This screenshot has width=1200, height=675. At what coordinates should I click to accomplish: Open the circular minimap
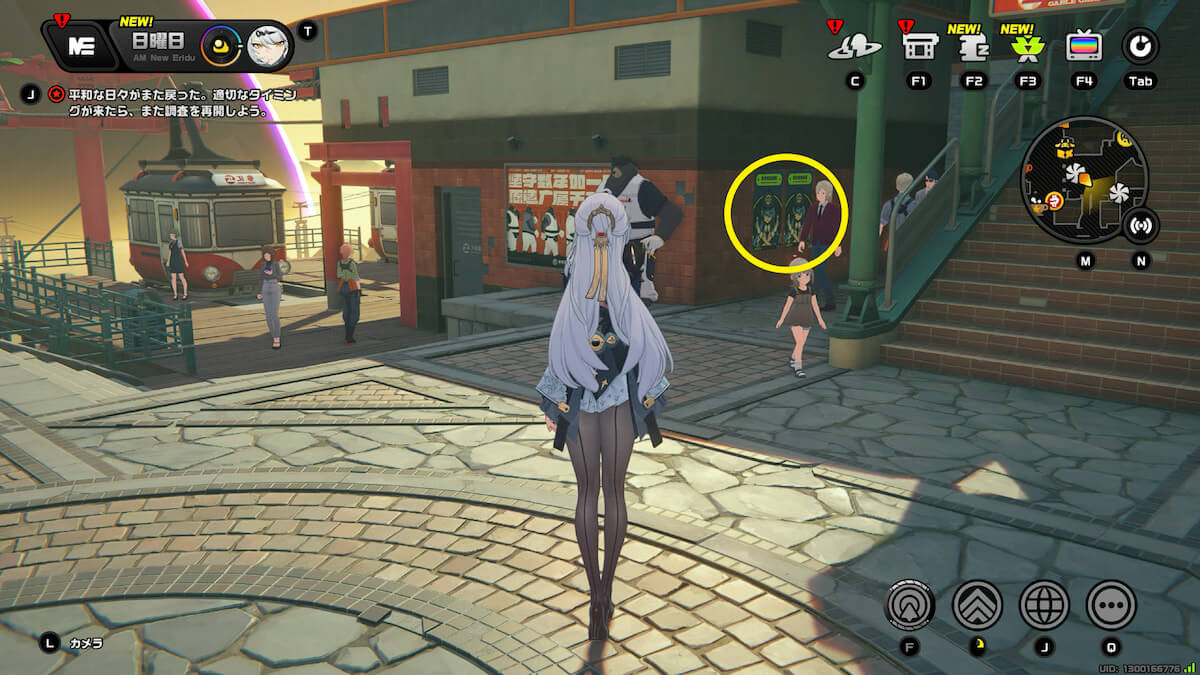click(x=1083, y=180)
